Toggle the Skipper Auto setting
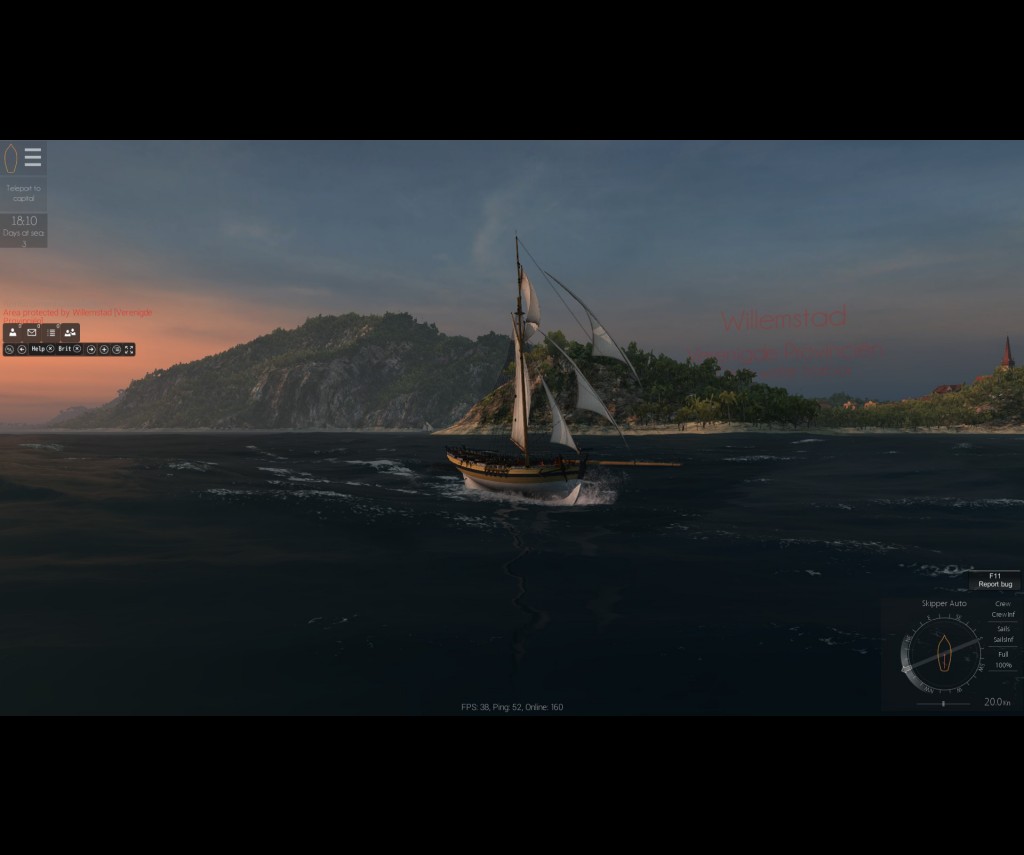Image resolution: width=1024 pixels, height=855 pixels. (944, 604)
